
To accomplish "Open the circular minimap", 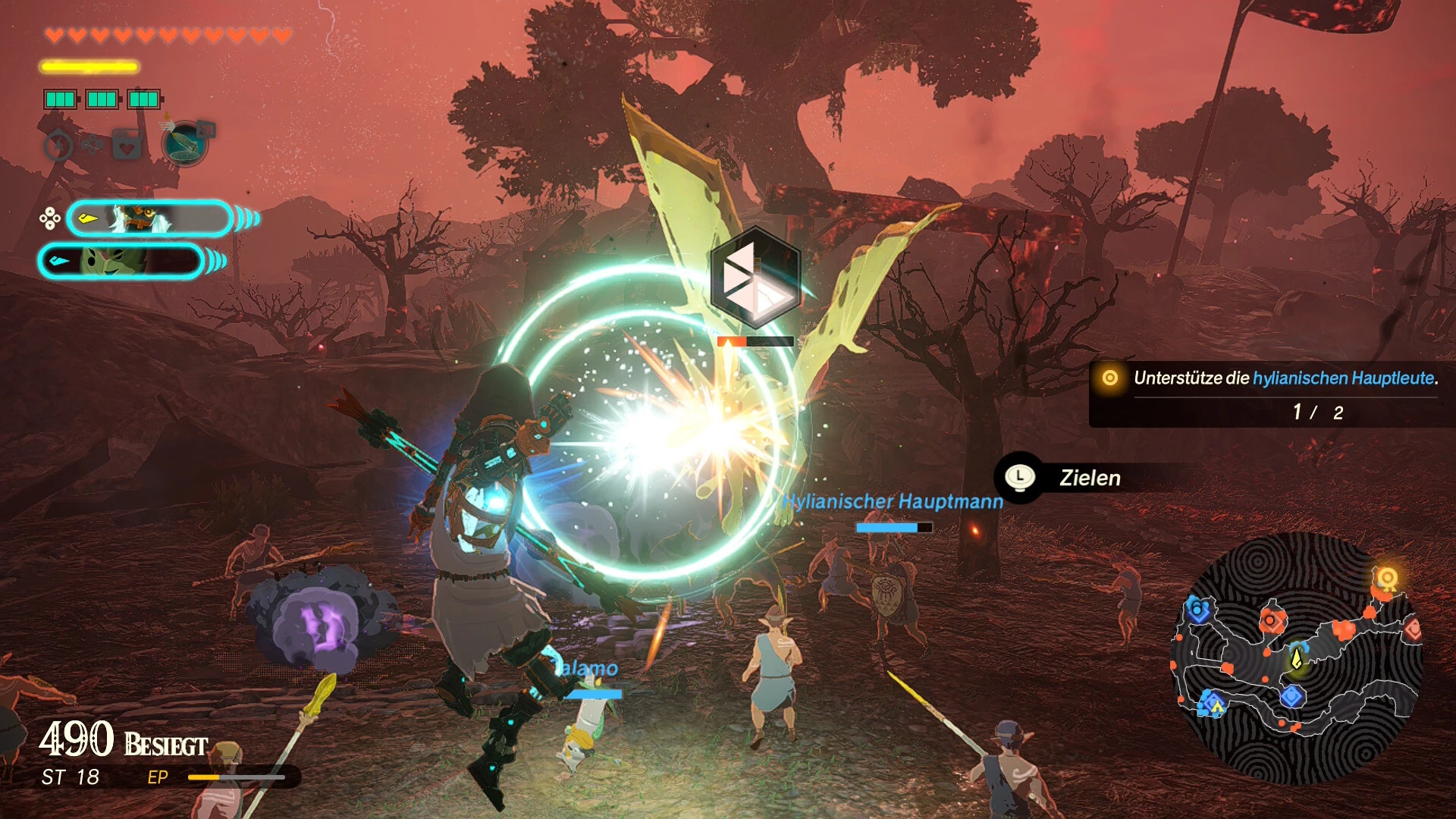I will click(x=1297, y=658).
